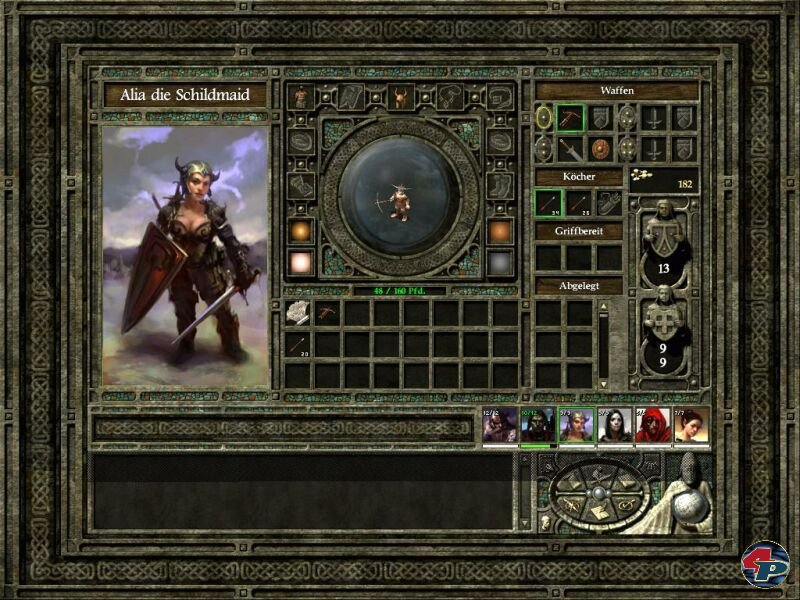Click the stone orb held by the hooded figure
This screenshot has height=600, width=800.
[x=686, y=505]
